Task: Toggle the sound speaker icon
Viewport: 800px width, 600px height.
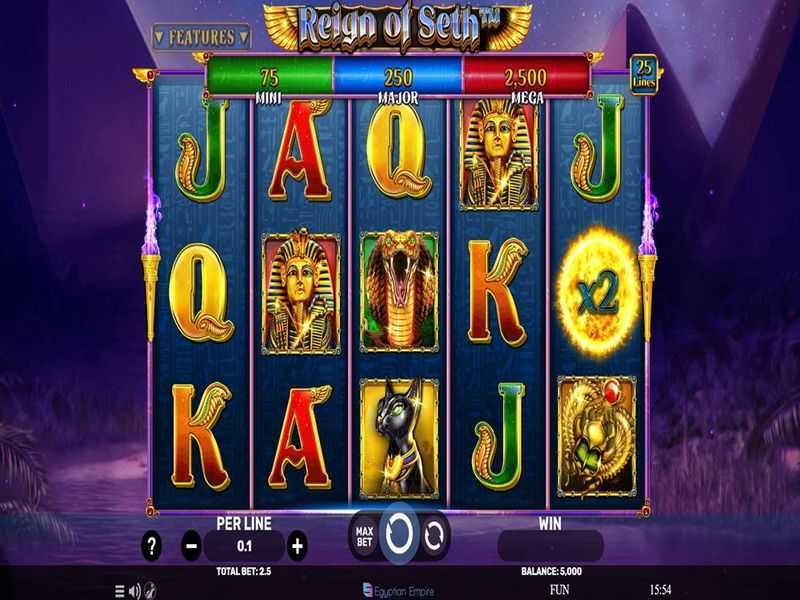Action: coord(134,590)
